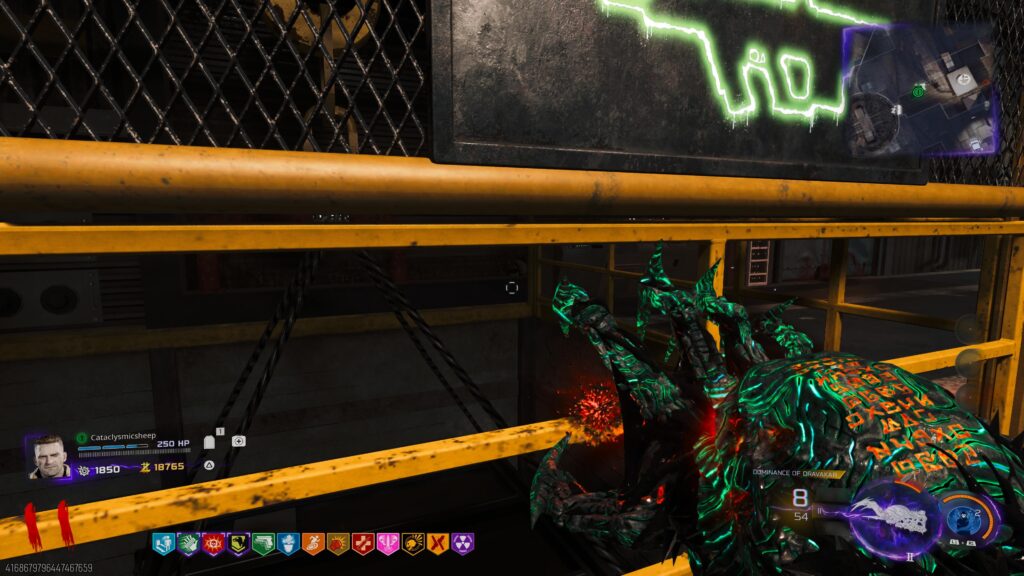
Task: Select the red cross Juggernog perk
Action: point(363,544)
